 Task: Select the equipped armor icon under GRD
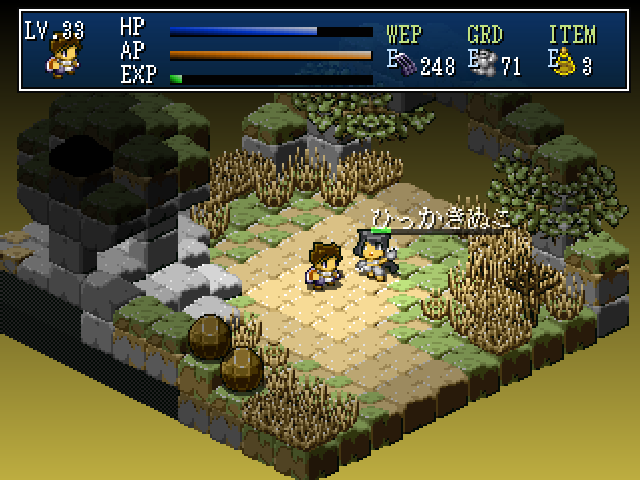[487, 65]
